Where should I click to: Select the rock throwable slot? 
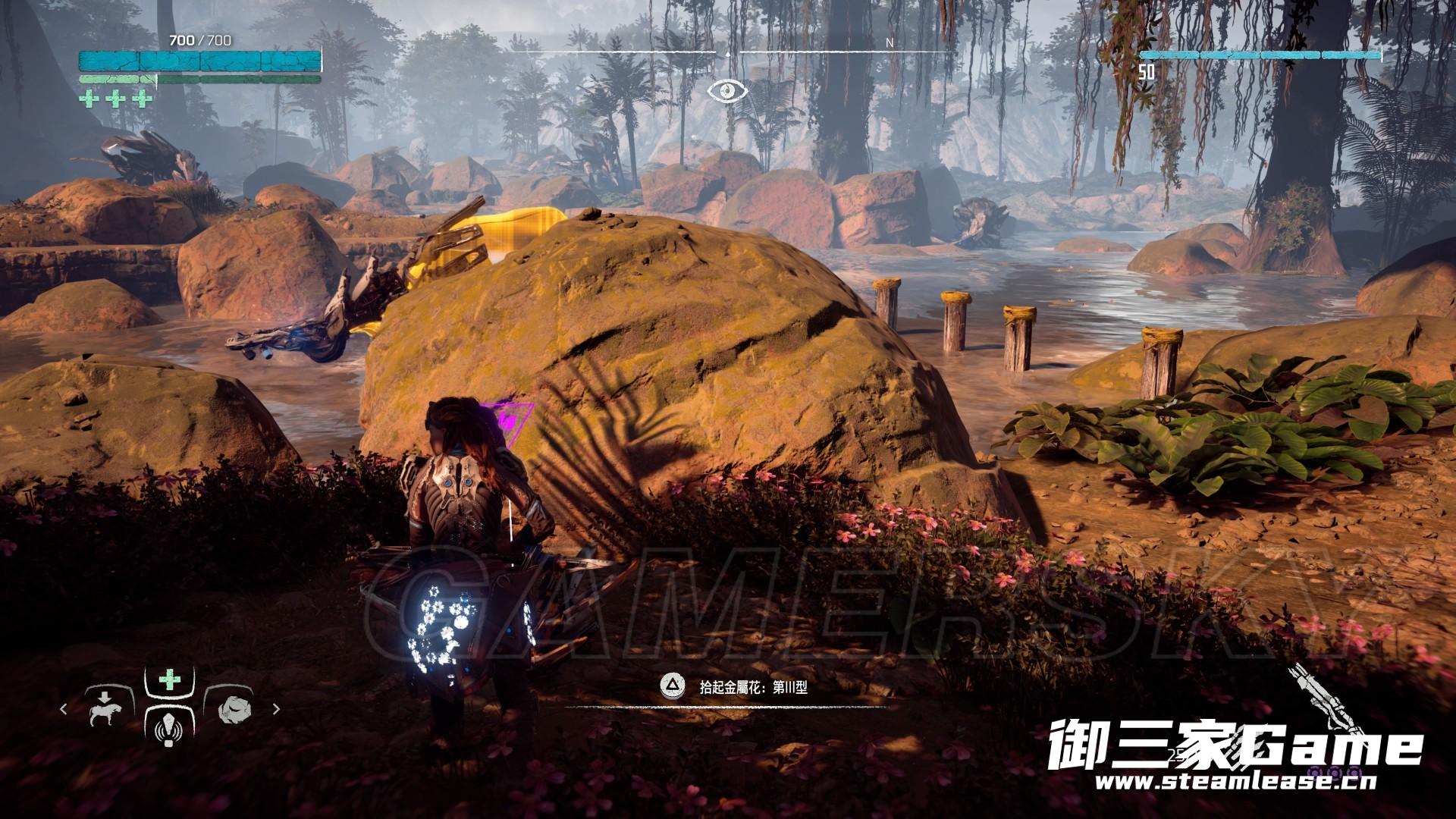[x=233, y=708]
